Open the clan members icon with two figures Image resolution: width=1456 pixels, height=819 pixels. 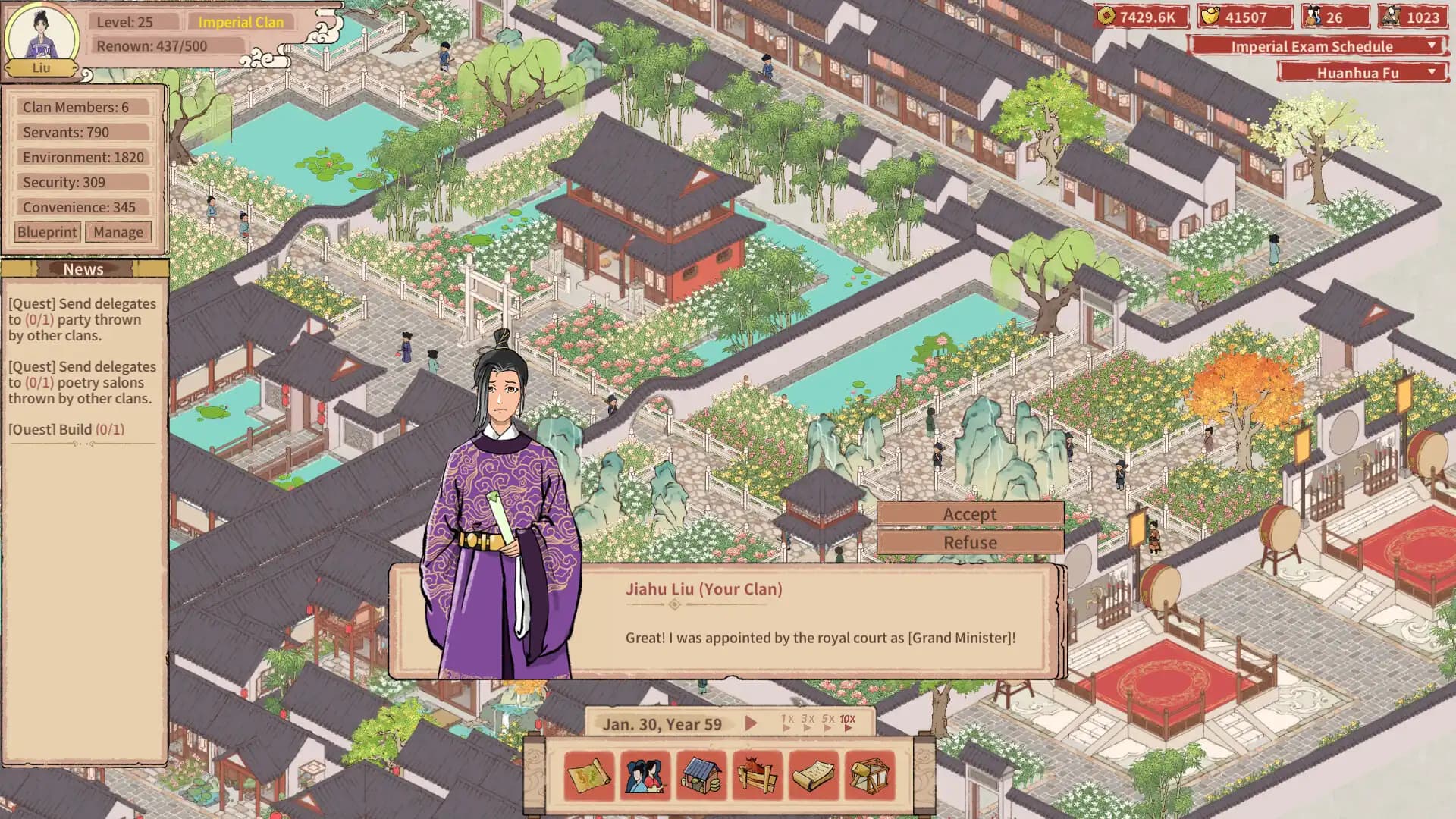click(645, 776)
